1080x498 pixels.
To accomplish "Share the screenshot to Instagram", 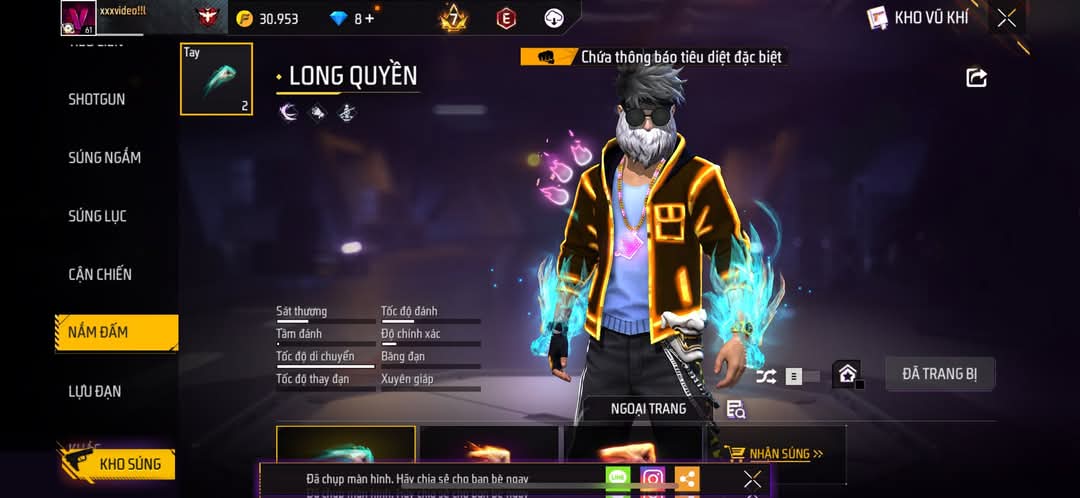I will [x=653, y=479].
